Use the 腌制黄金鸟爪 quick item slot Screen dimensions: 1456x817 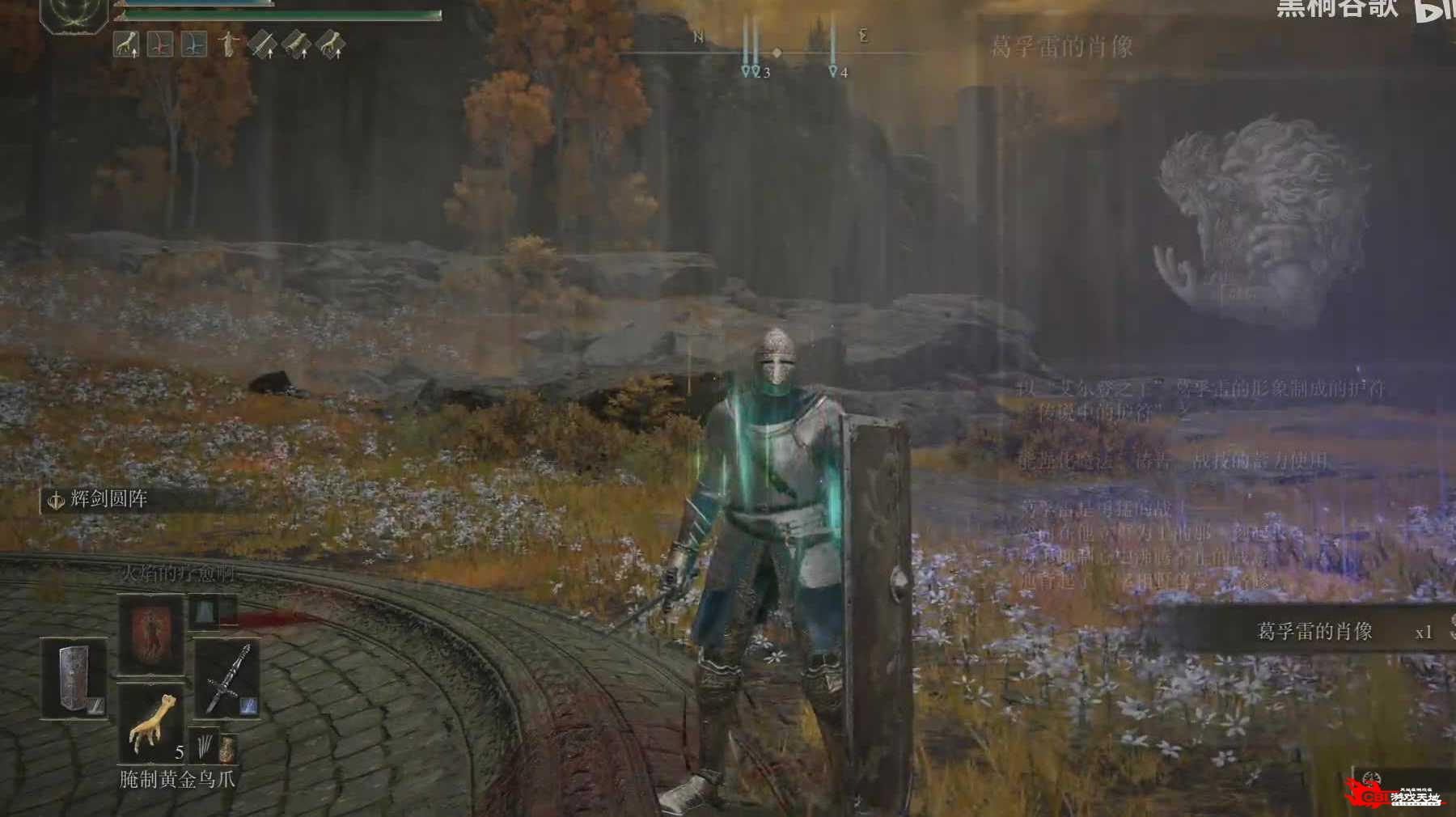151,725
